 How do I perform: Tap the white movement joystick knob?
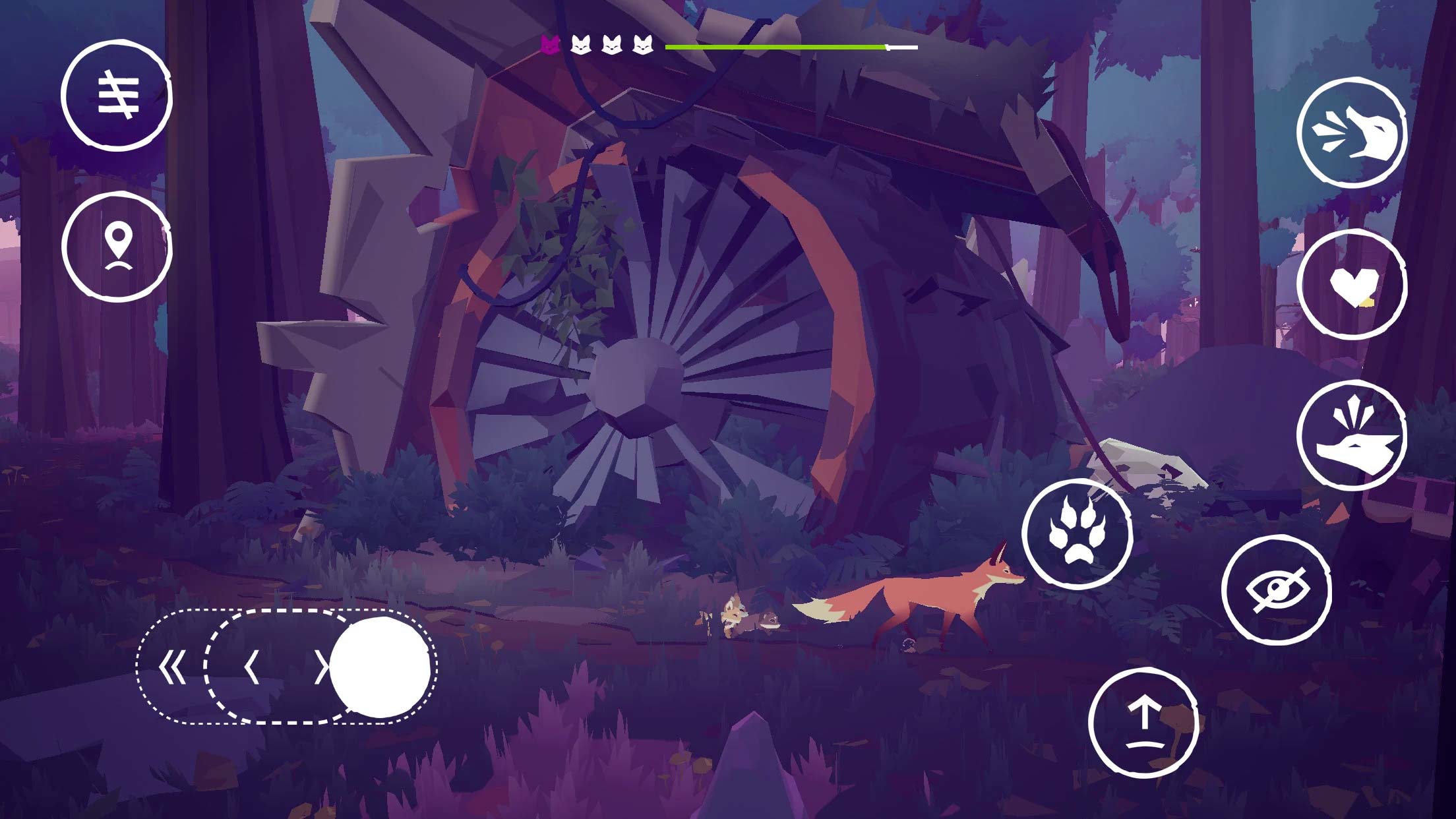coord(380,667)
